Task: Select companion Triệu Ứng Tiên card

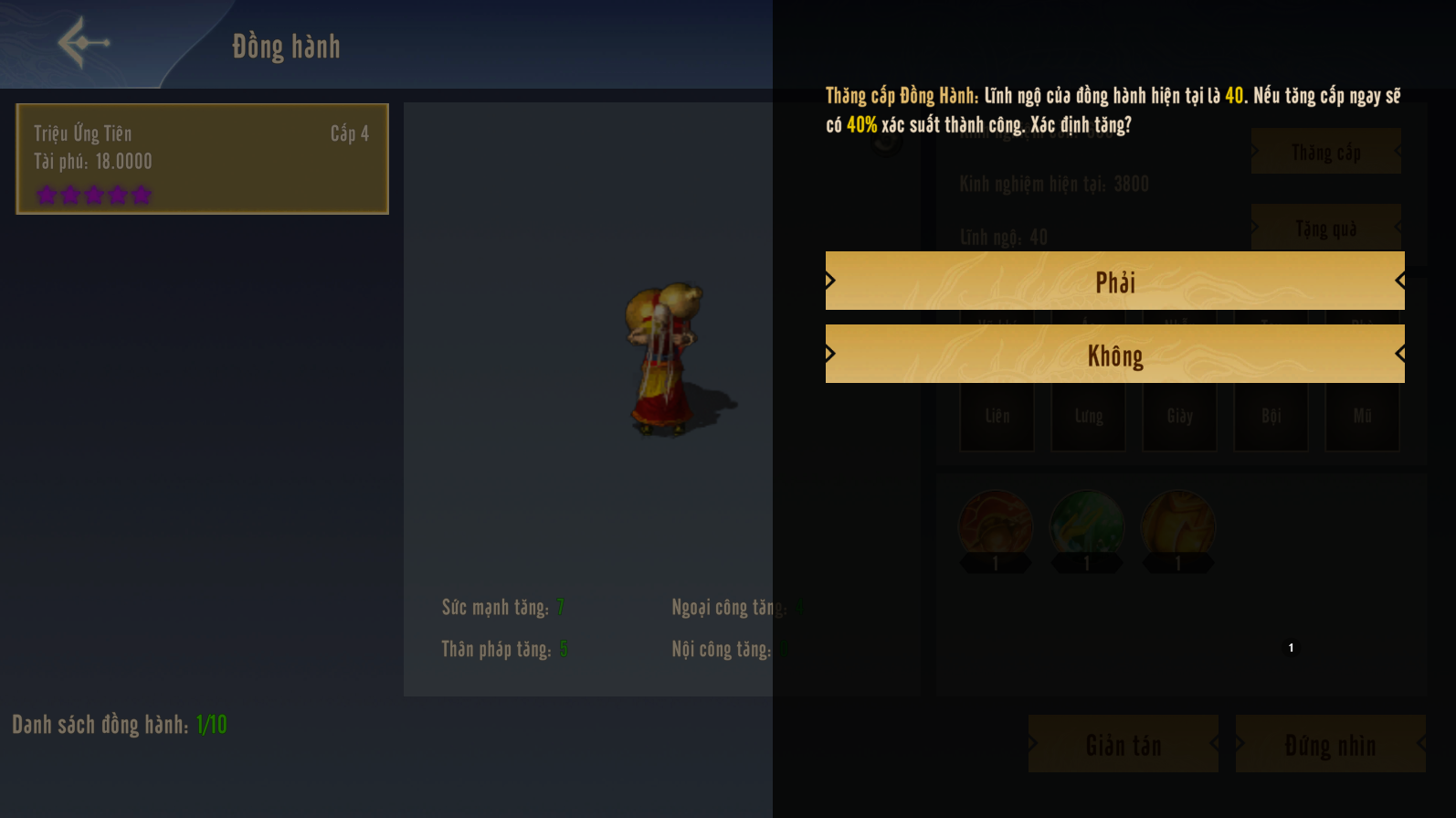Action: [202, 159]
